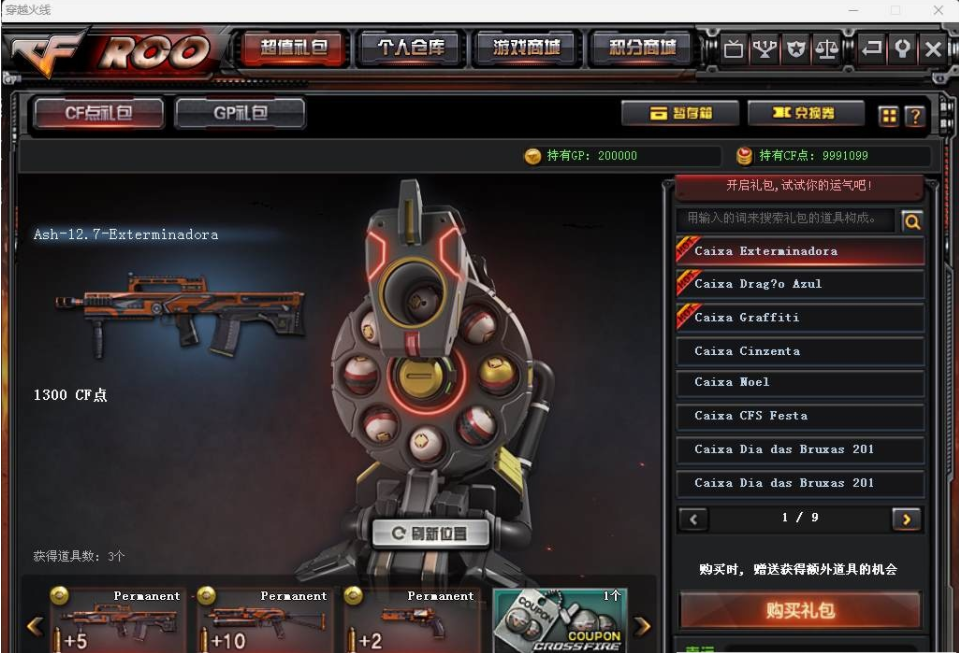Switch to GP礼包 sub-tab
The image size is (959, 653).
click(240, 113)
